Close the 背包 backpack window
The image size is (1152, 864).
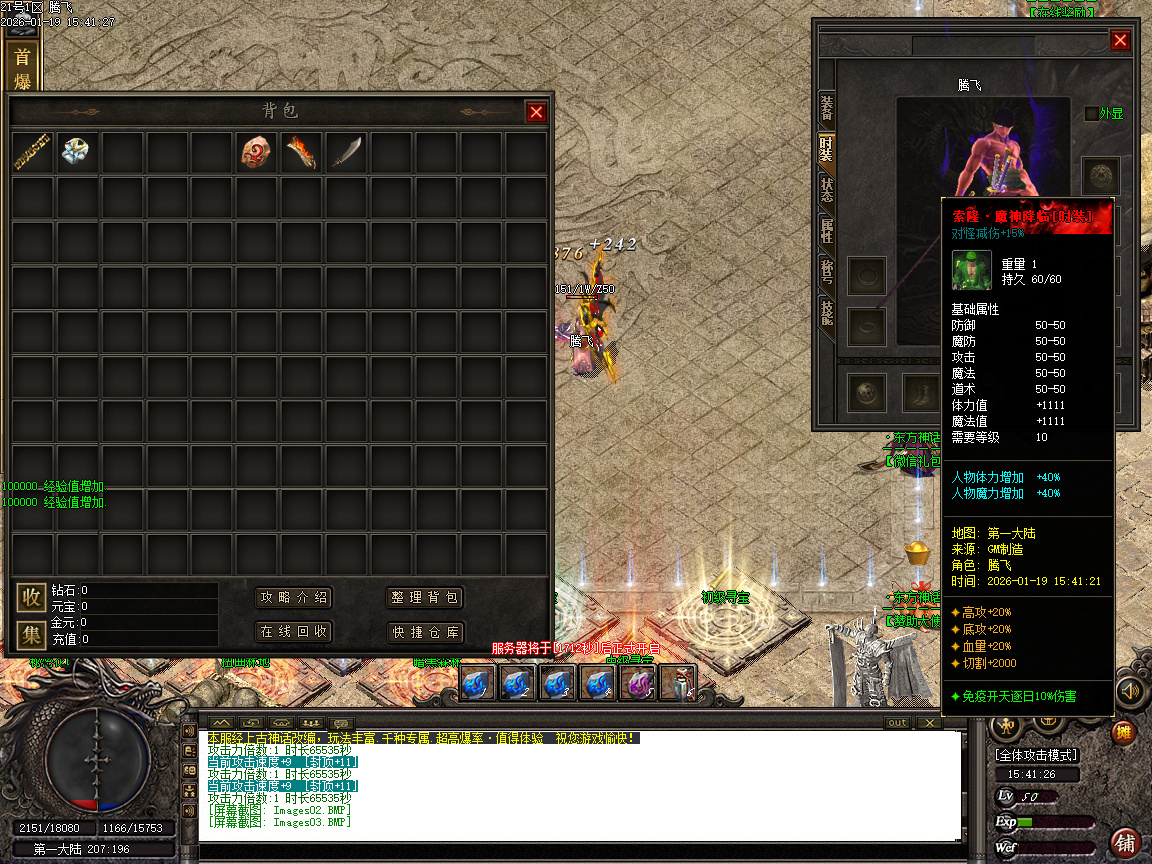tap(536, 112)
